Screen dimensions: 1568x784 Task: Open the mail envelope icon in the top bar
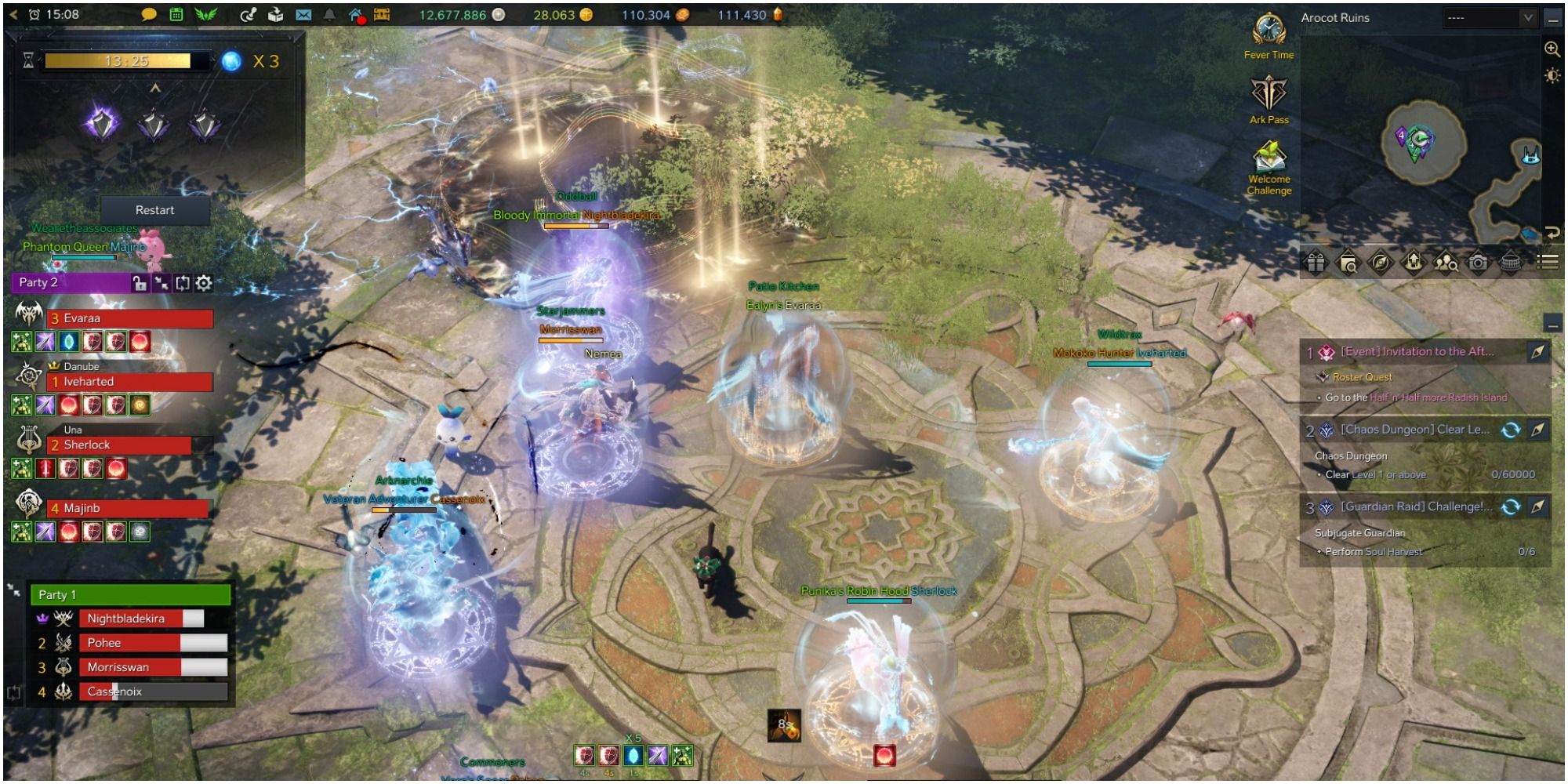pyautogui.click(x=305, y=13)
